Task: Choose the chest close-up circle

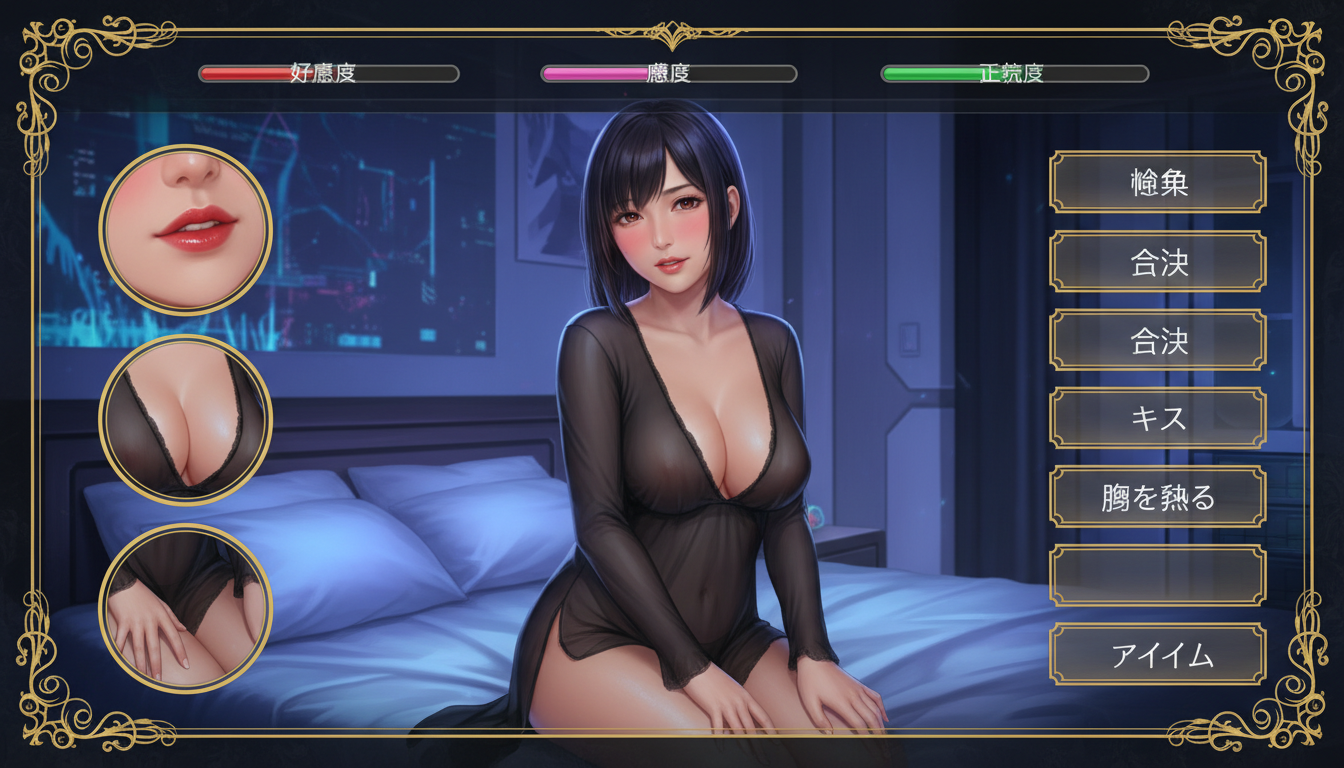Action: pos(186,419)
